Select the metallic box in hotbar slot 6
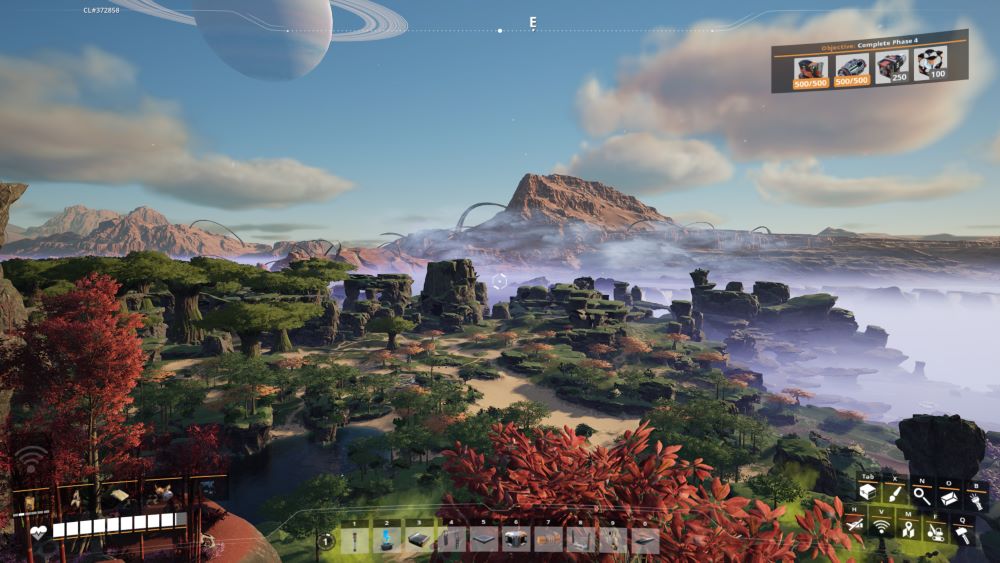The image size is (1000, 563). click(516, 540)
